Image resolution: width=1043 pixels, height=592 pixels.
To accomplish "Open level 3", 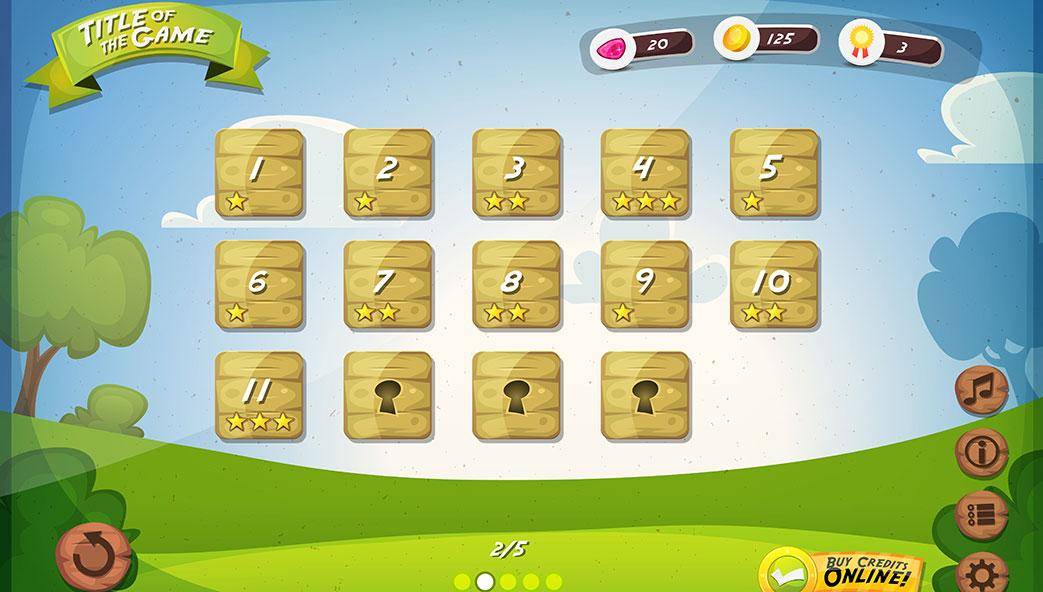I will pos(517,173).
